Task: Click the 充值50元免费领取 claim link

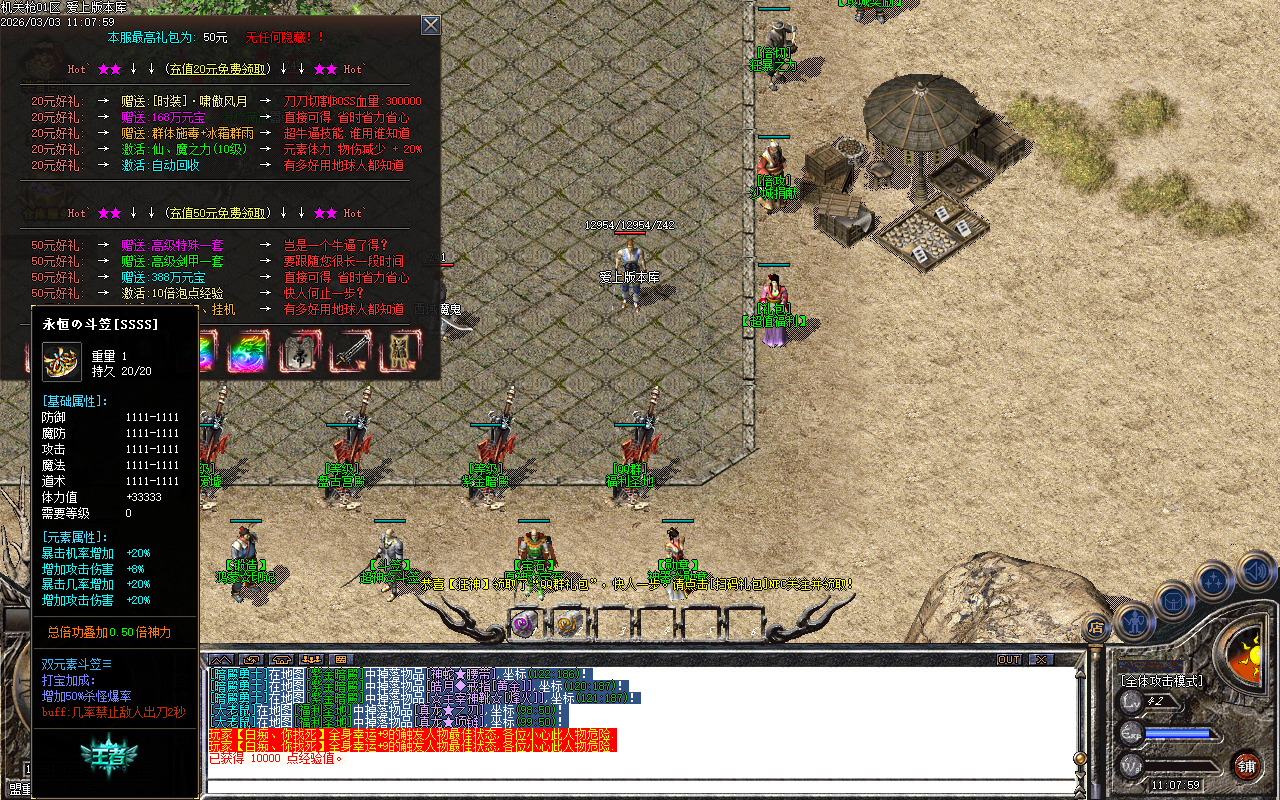Action: click(x=218, y=212)
